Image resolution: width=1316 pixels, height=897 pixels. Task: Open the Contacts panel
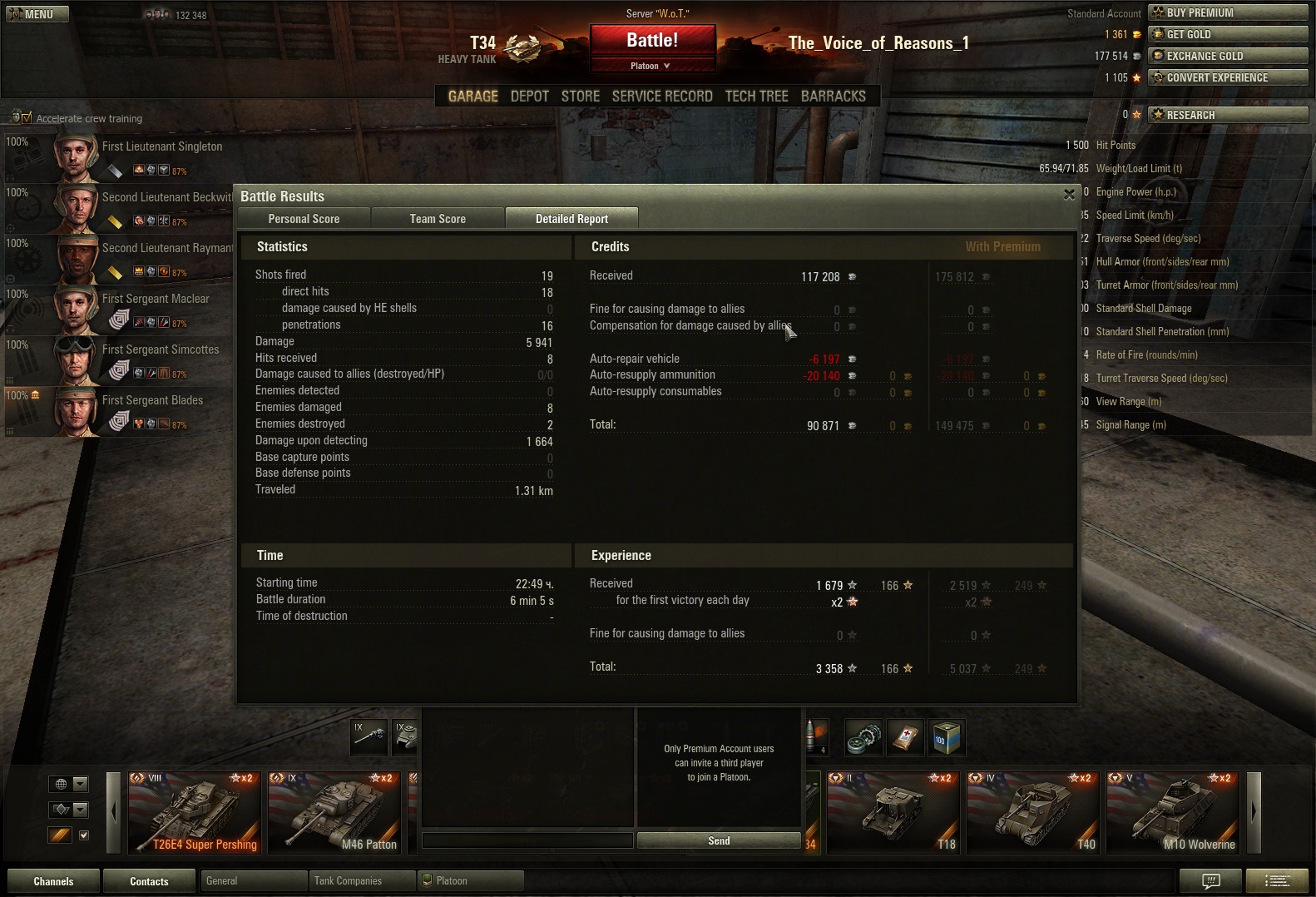click(149, 881)
